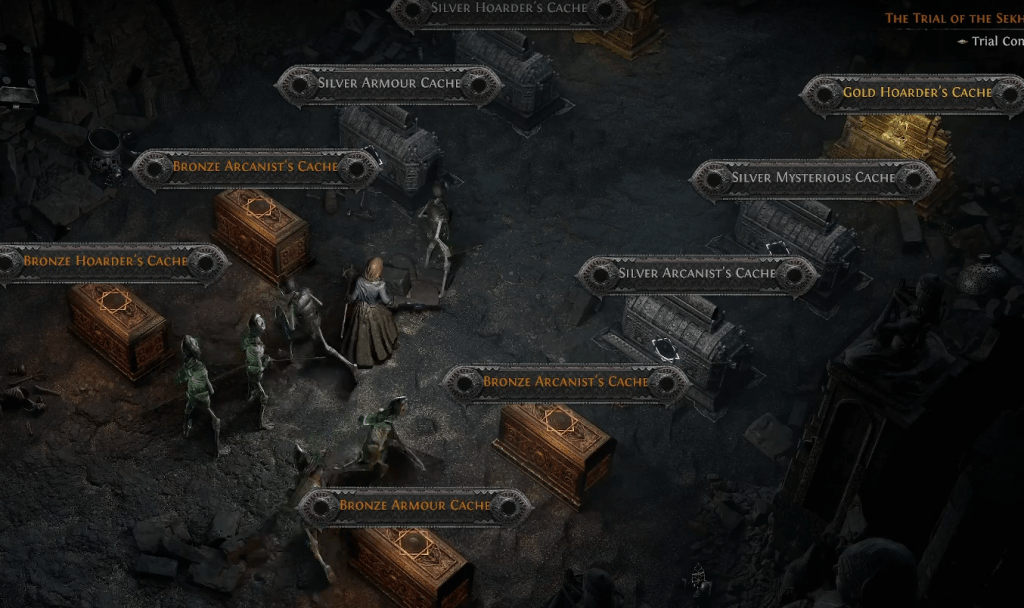Open the Bronze Armour Cache nameplate
1024x608 pixels.
(x=415, y=506)
